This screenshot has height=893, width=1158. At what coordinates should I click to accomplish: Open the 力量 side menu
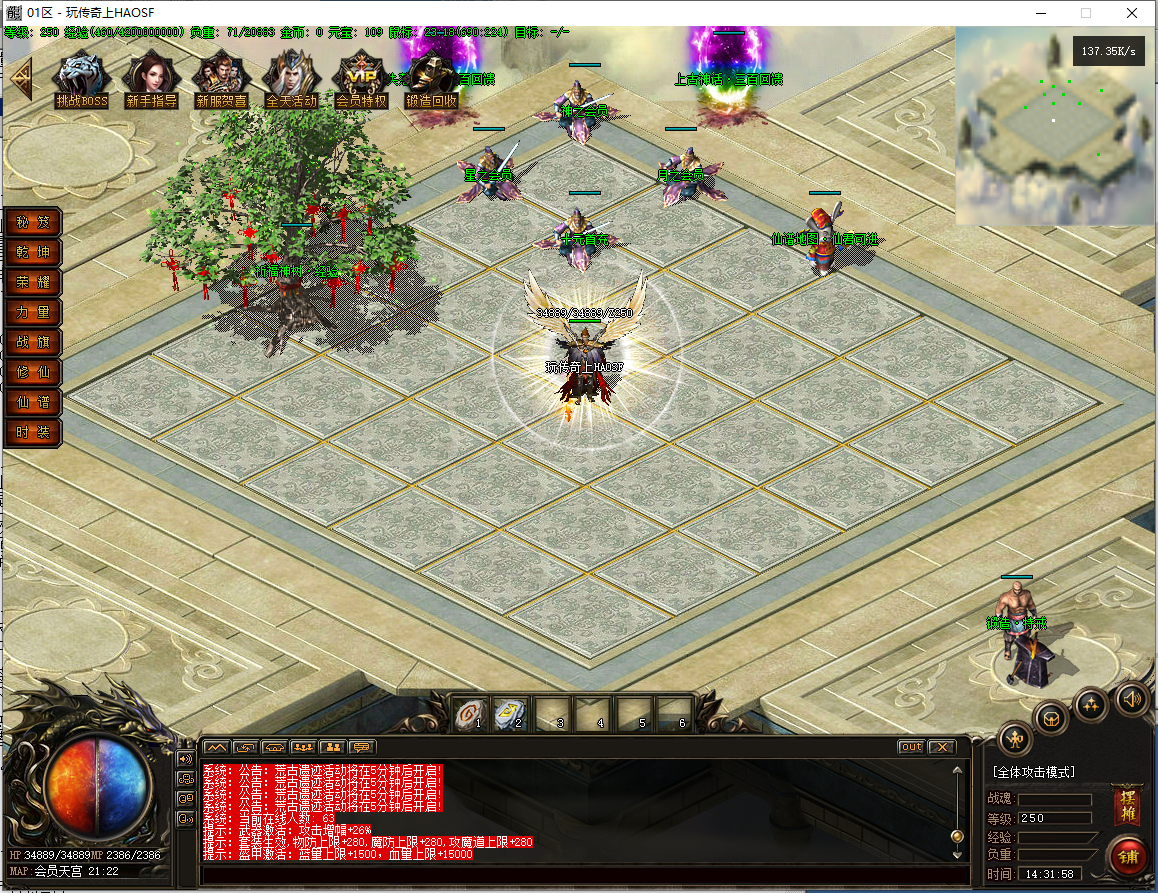coord(32,312)
